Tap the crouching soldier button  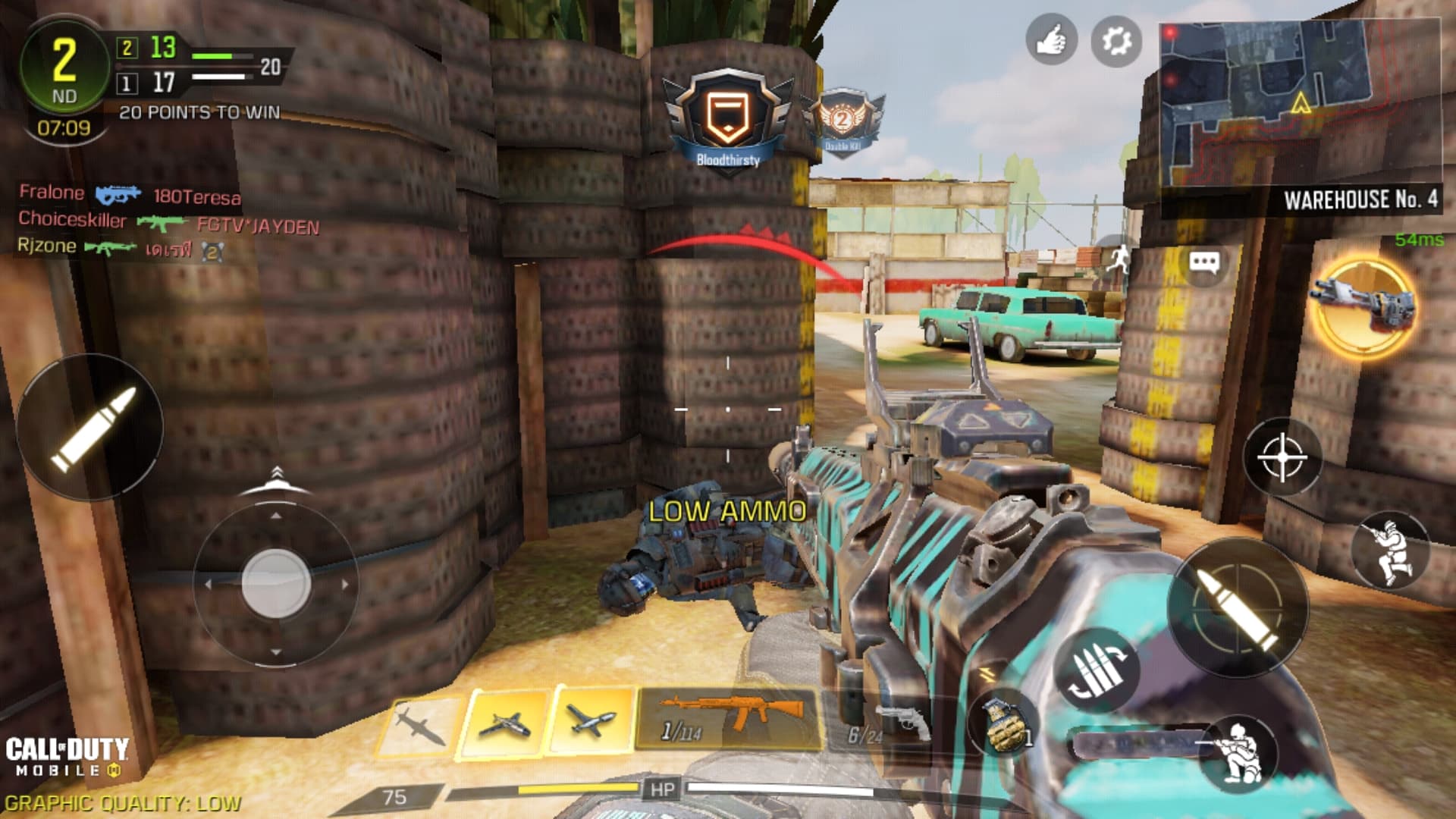1238,753
